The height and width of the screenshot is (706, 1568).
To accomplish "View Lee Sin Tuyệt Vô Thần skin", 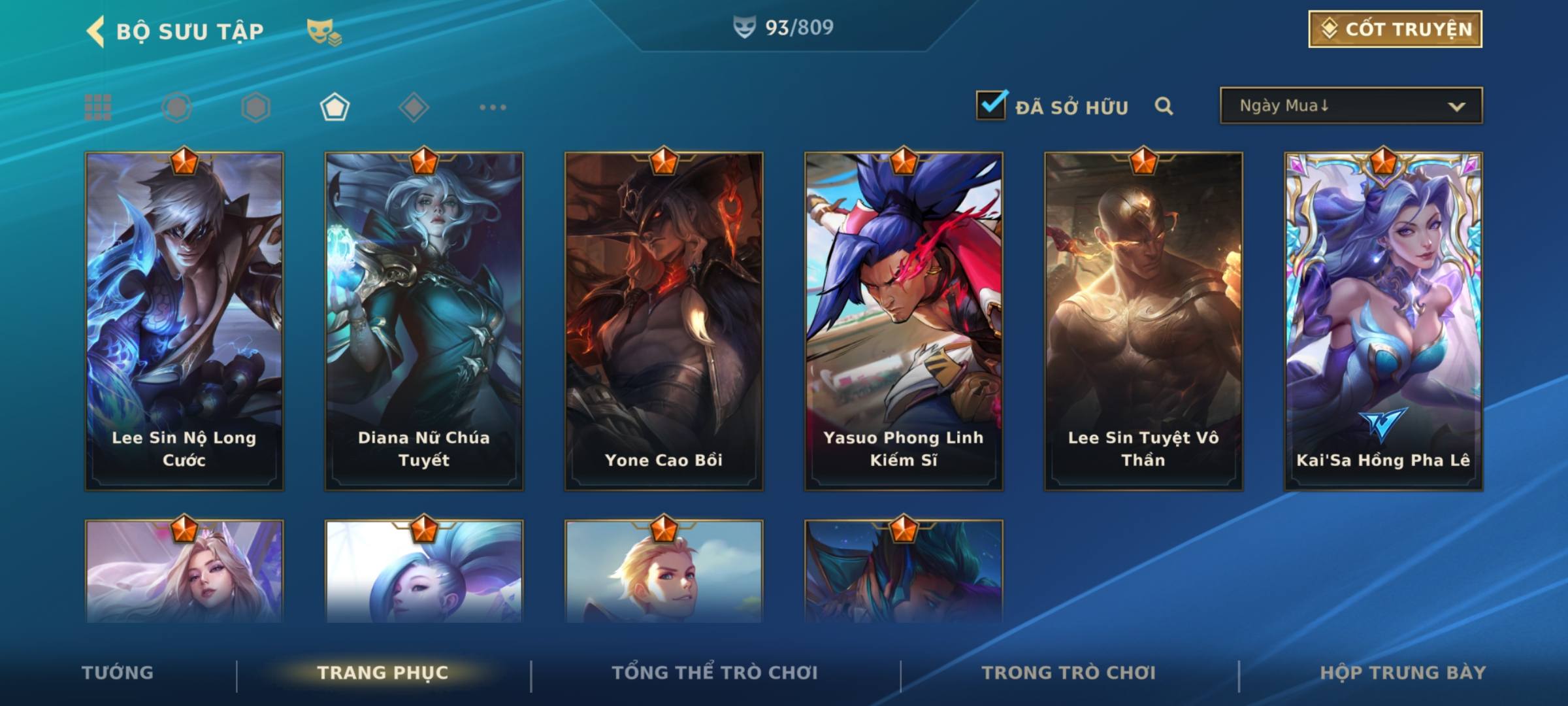I will click(x=1143, y=320).
